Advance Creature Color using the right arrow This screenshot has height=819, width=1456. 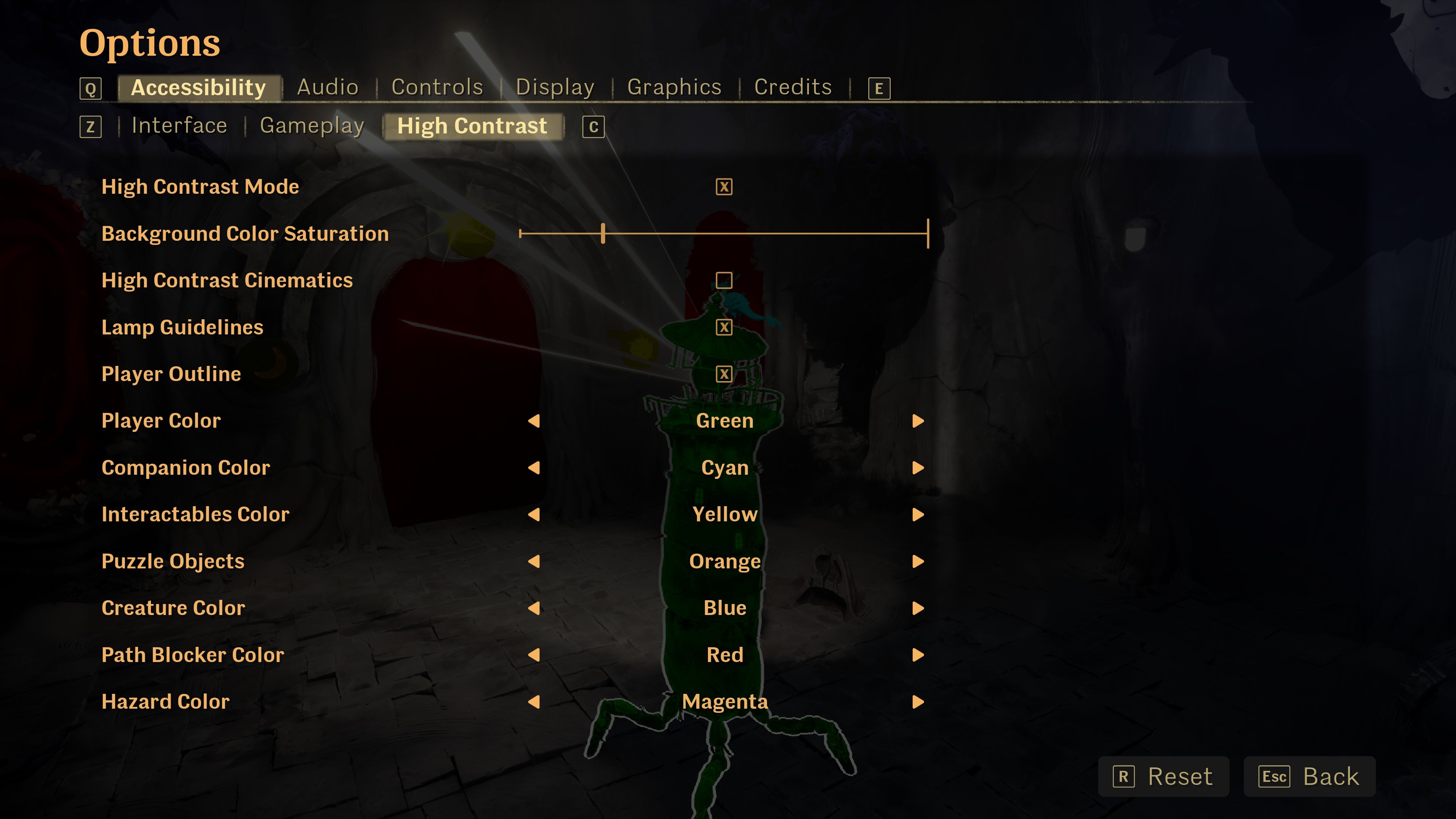(x=918, y=608)
